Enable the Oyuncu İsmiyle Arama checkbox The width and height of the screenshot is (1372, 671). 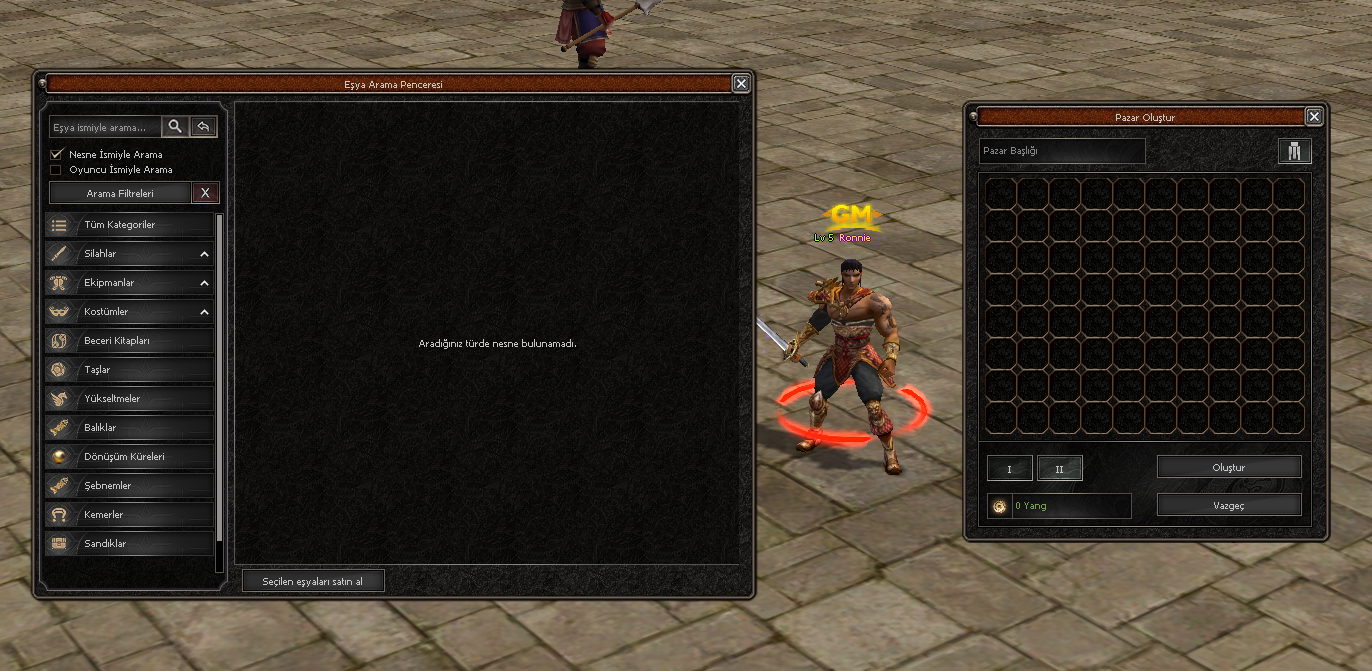point(57,170)
